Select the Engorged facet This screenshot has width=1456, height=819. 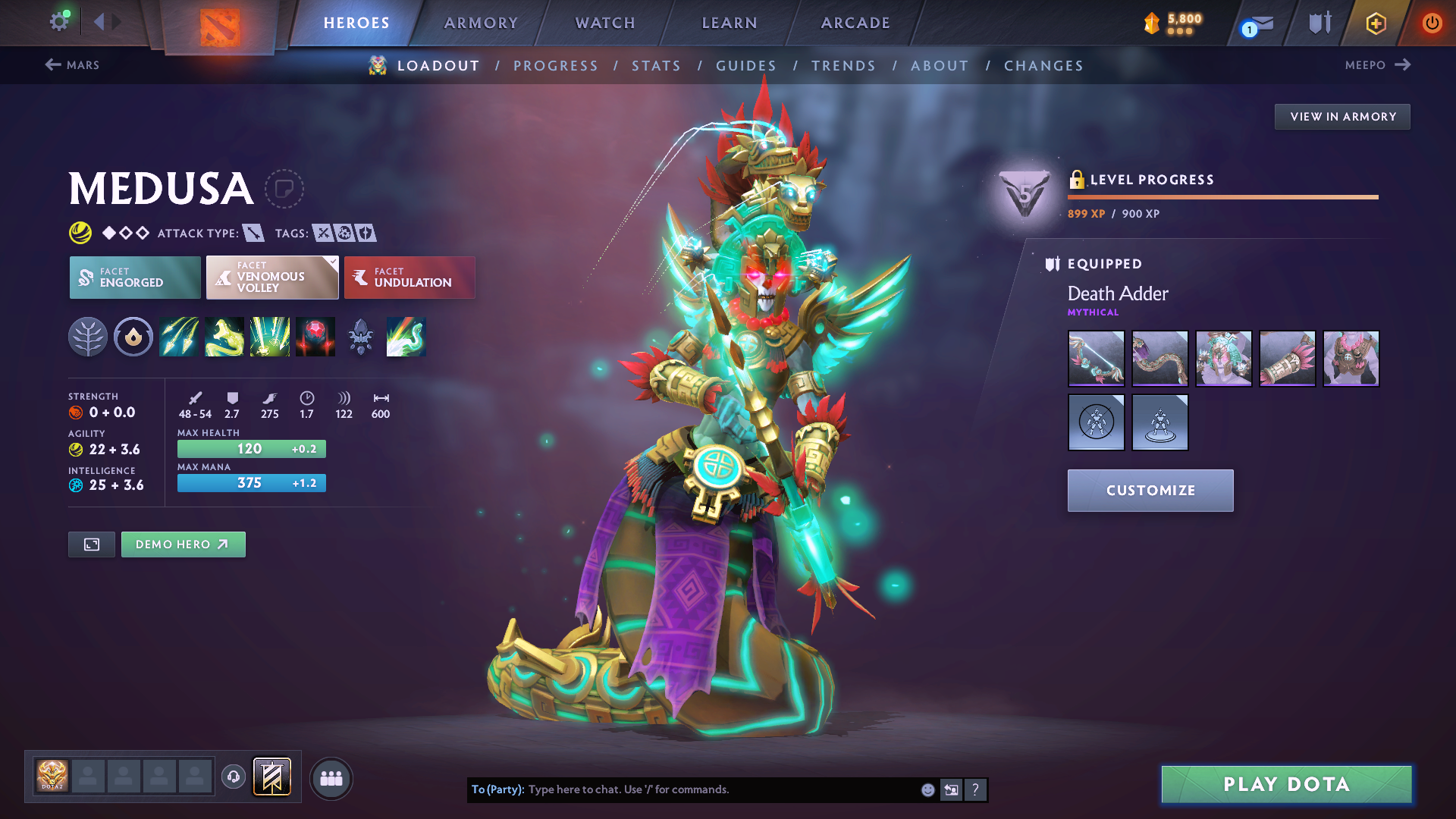coord(135,278)
